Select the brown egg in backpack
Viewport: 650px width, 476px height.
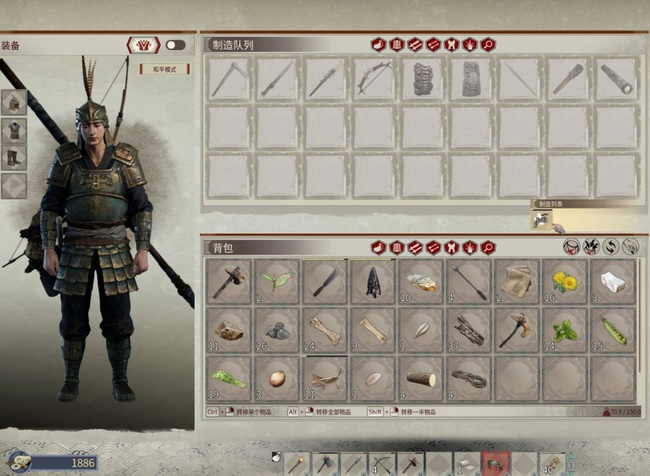click(276, 379)
